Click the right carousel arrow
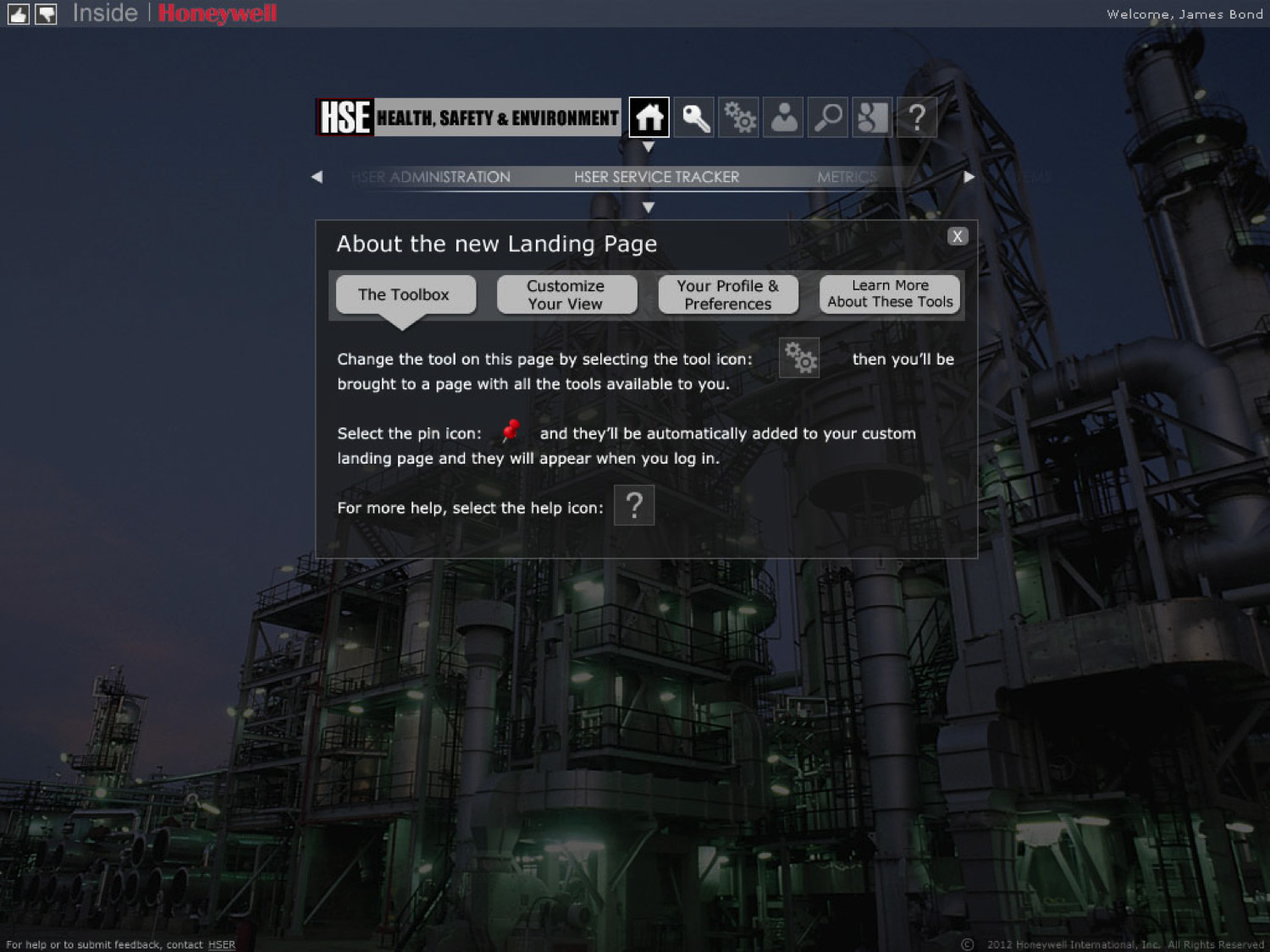Screen dimensions: 1270x952 pos(969,177)
